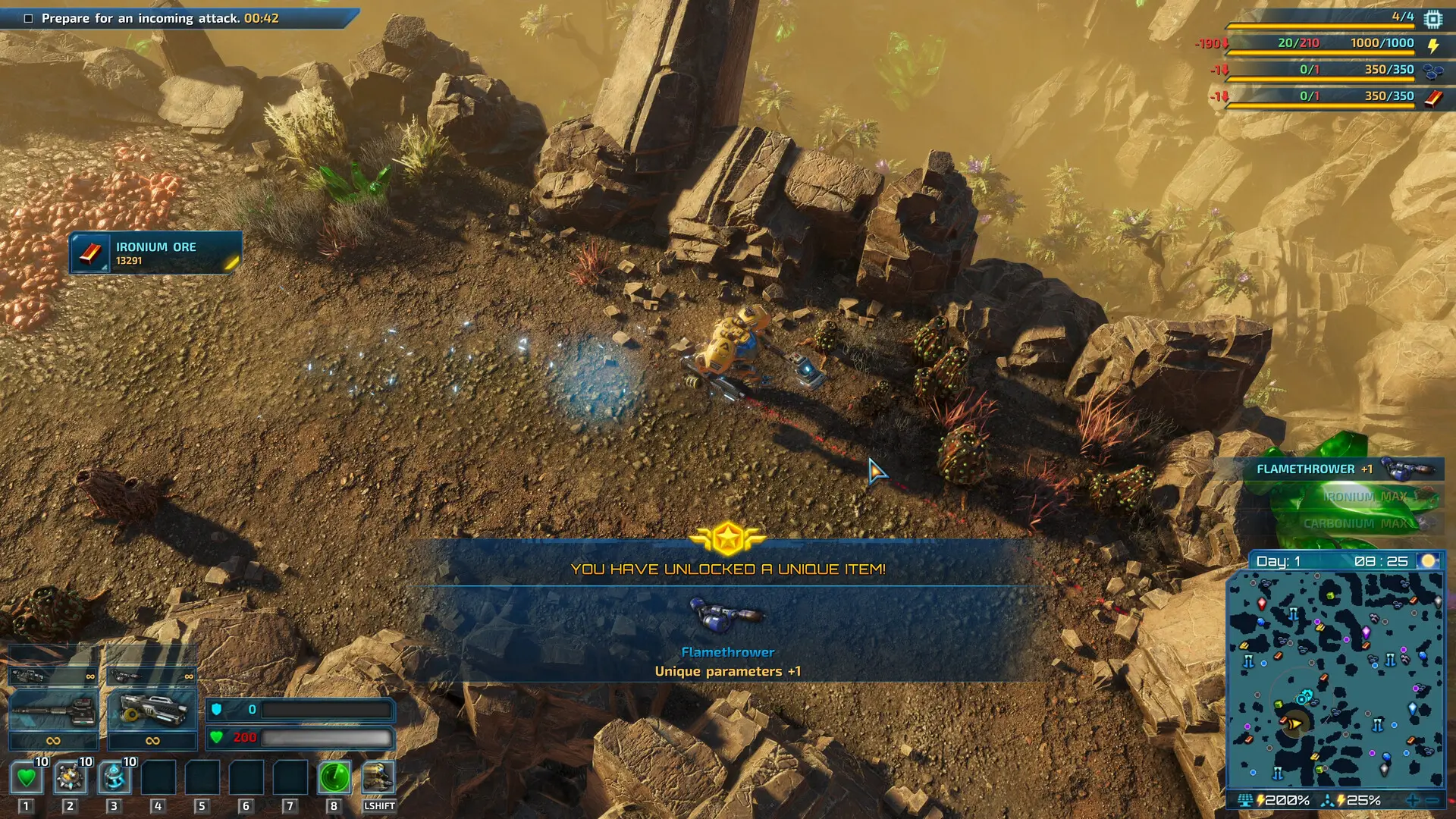The width and height of the screenshot is (1456, 819).
Task: Select the blue sentry tower item slot
Action: coord(115,777)
